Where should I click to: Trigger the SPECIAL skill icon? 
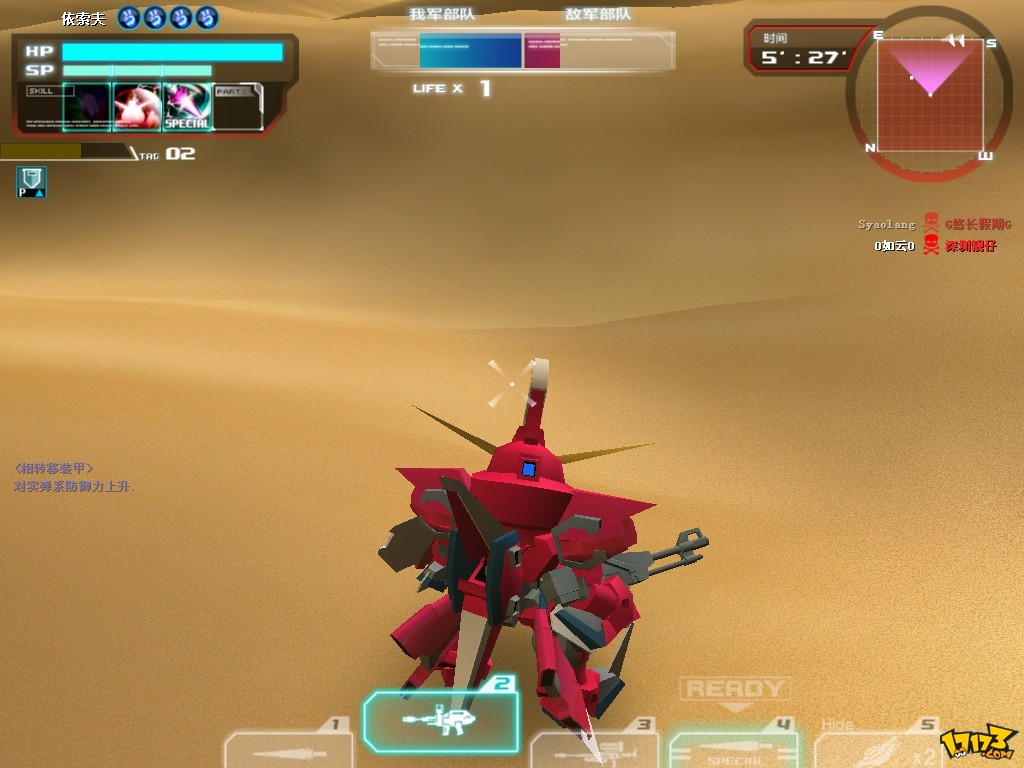click(x=187, y=106)
